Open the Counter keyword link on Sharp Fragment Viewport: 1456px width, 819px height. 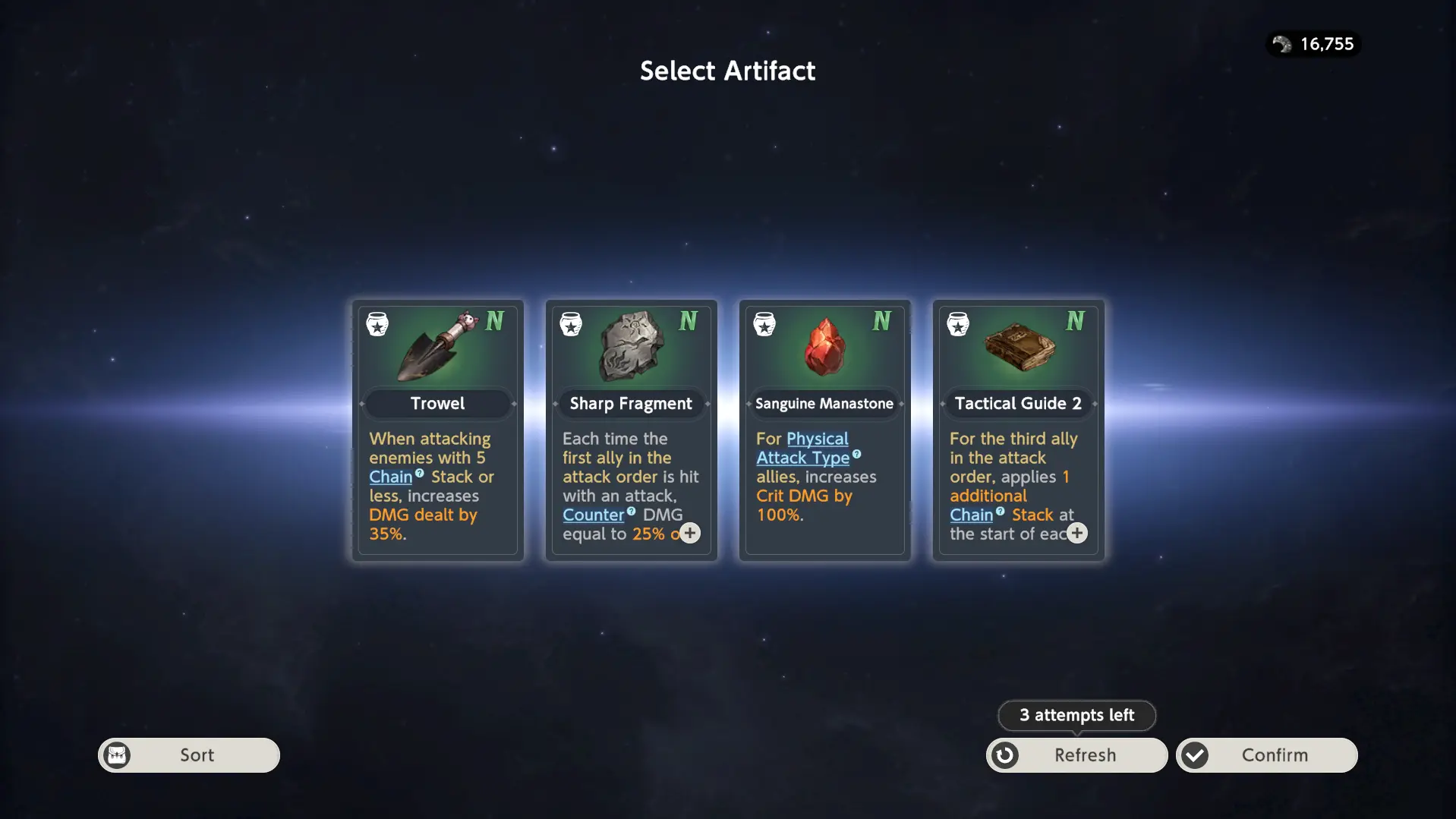593,515
